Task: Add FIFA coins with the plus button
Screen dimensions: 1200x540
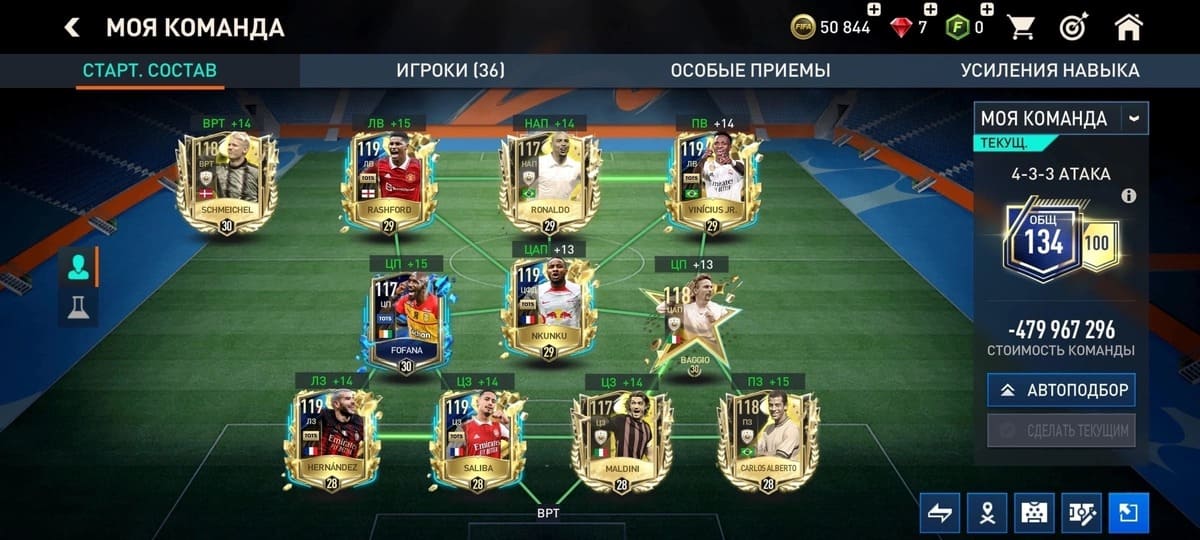Action: [873, 10]
